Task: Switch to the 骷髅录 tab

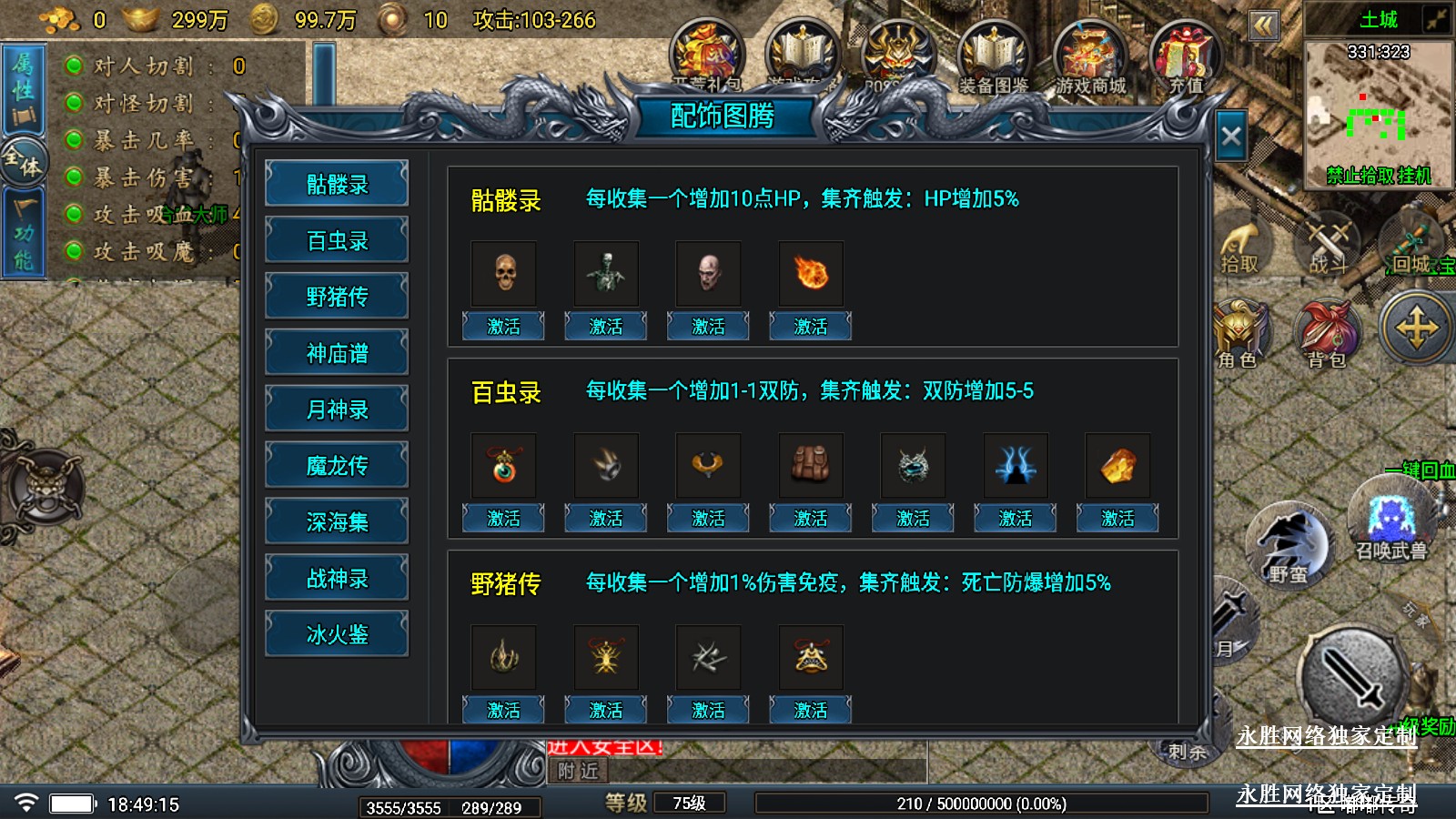Action: 337,185
